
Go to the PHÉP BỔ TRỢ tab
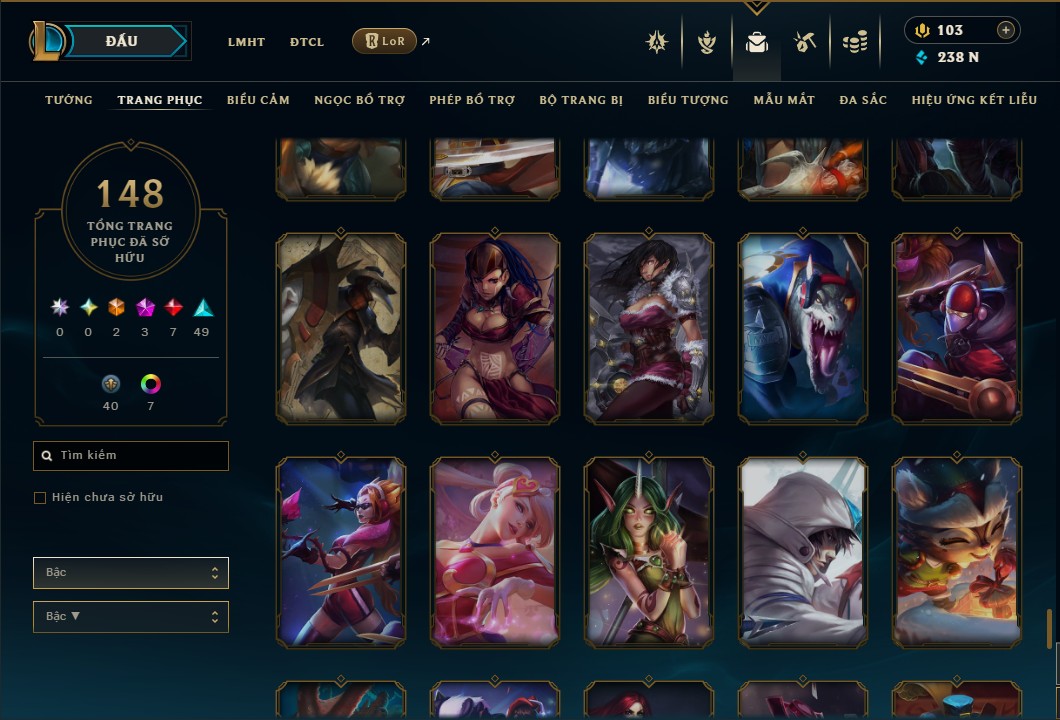pos(472,100)
